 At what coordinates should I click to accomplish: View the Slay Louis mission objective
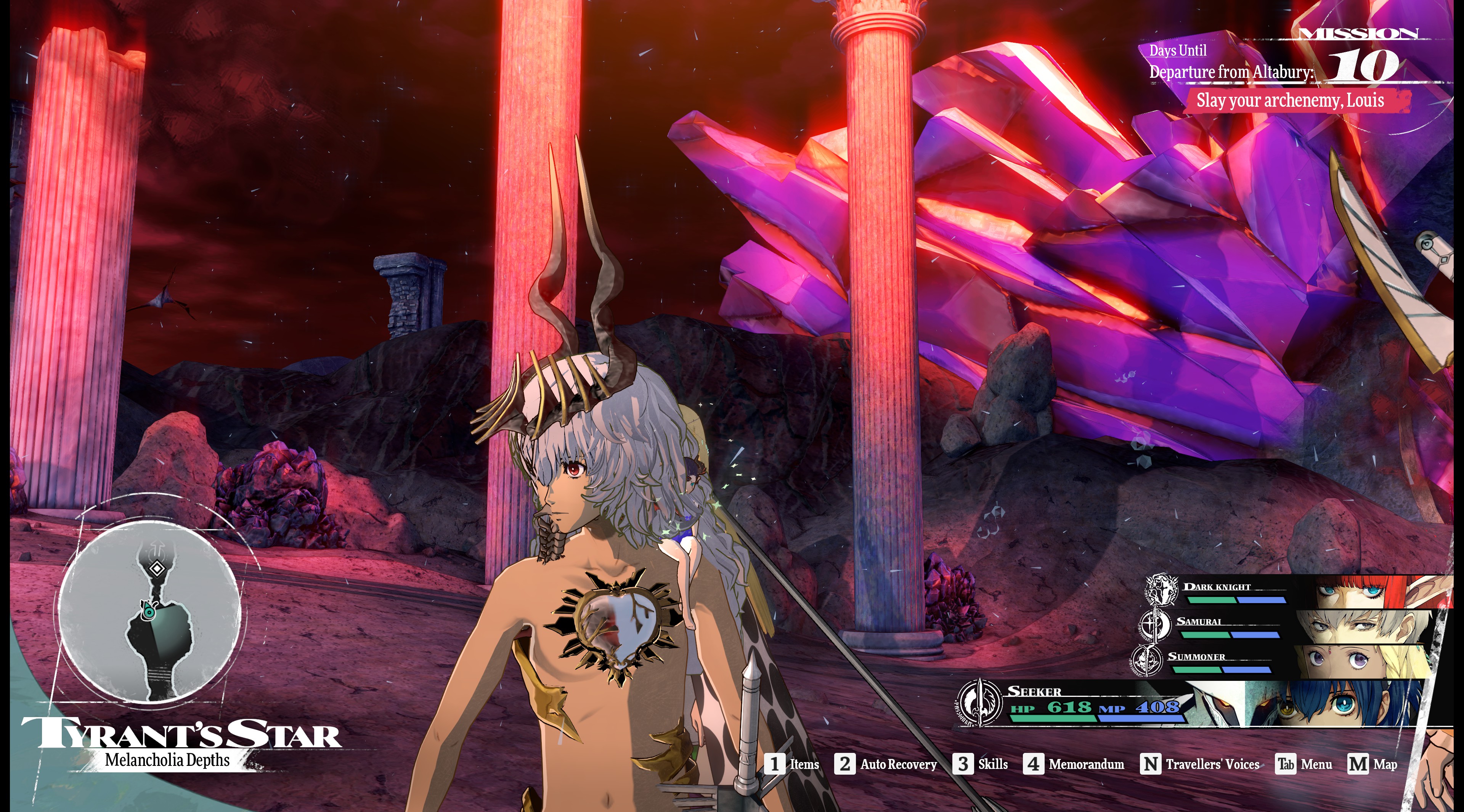tap(1290, 101)
